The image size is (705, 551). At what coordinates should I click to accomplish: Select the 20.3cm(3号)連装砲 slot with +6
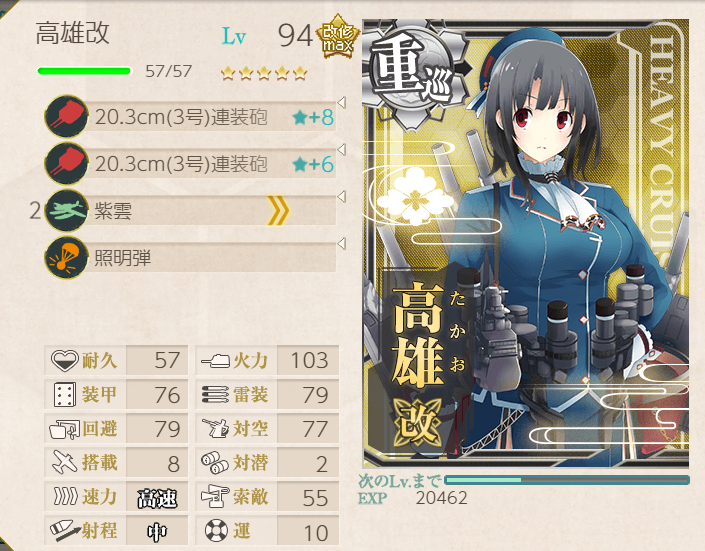190,163
